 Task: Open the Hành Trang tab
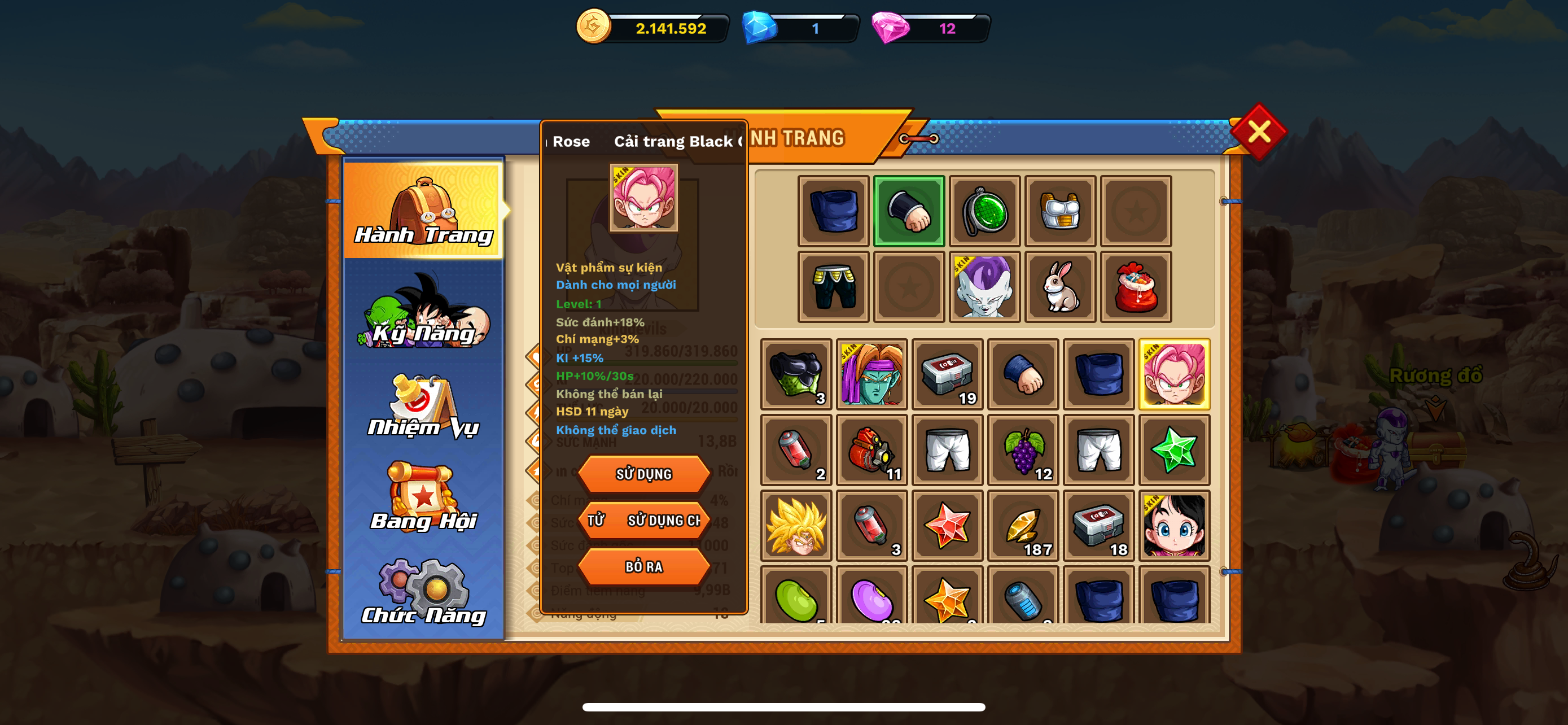424,210
